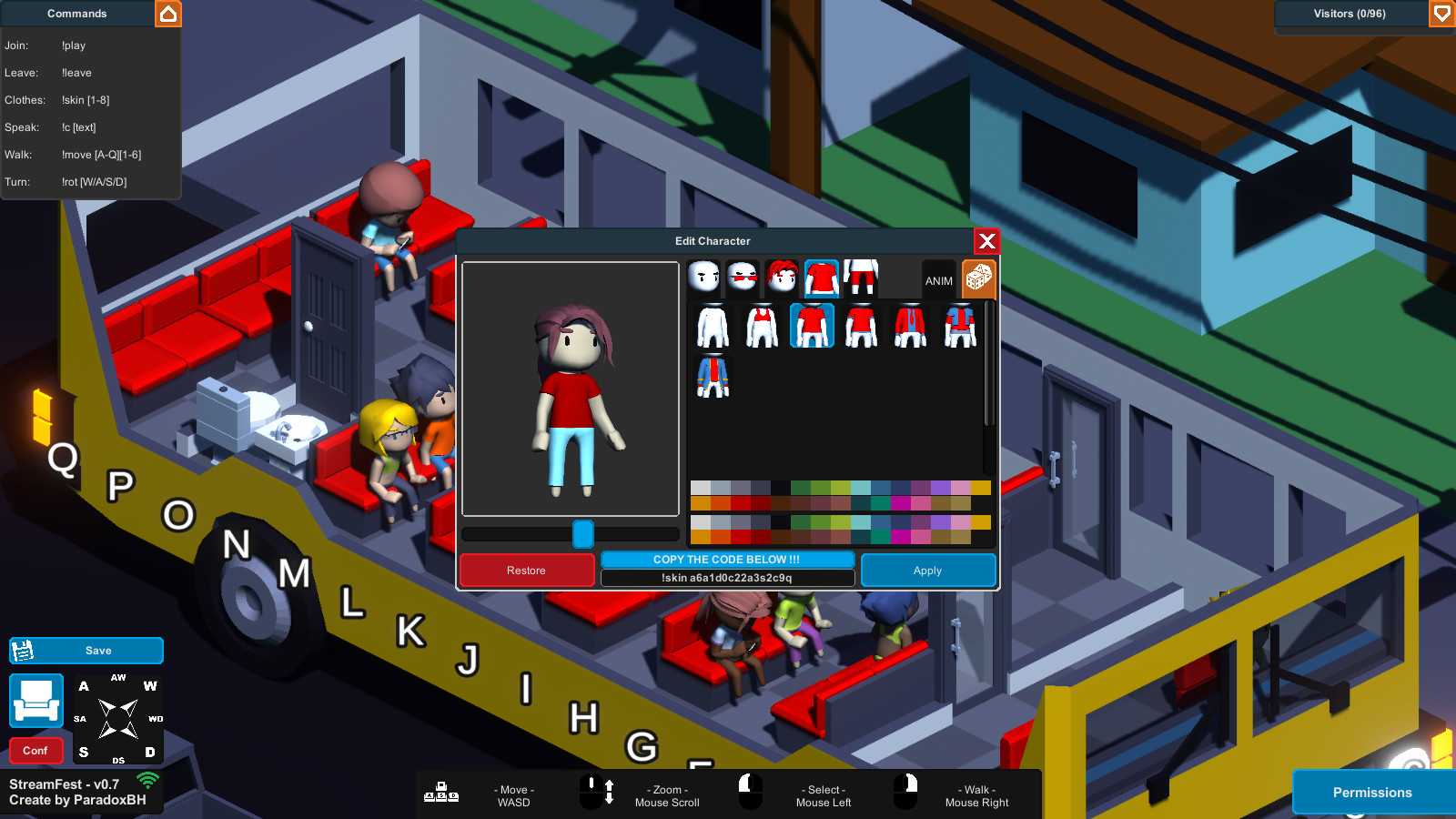Image resolution: width=1456 pixels, height=819 pixels.
Task: Collapse the Commands panel header
Action: (76, 14)
